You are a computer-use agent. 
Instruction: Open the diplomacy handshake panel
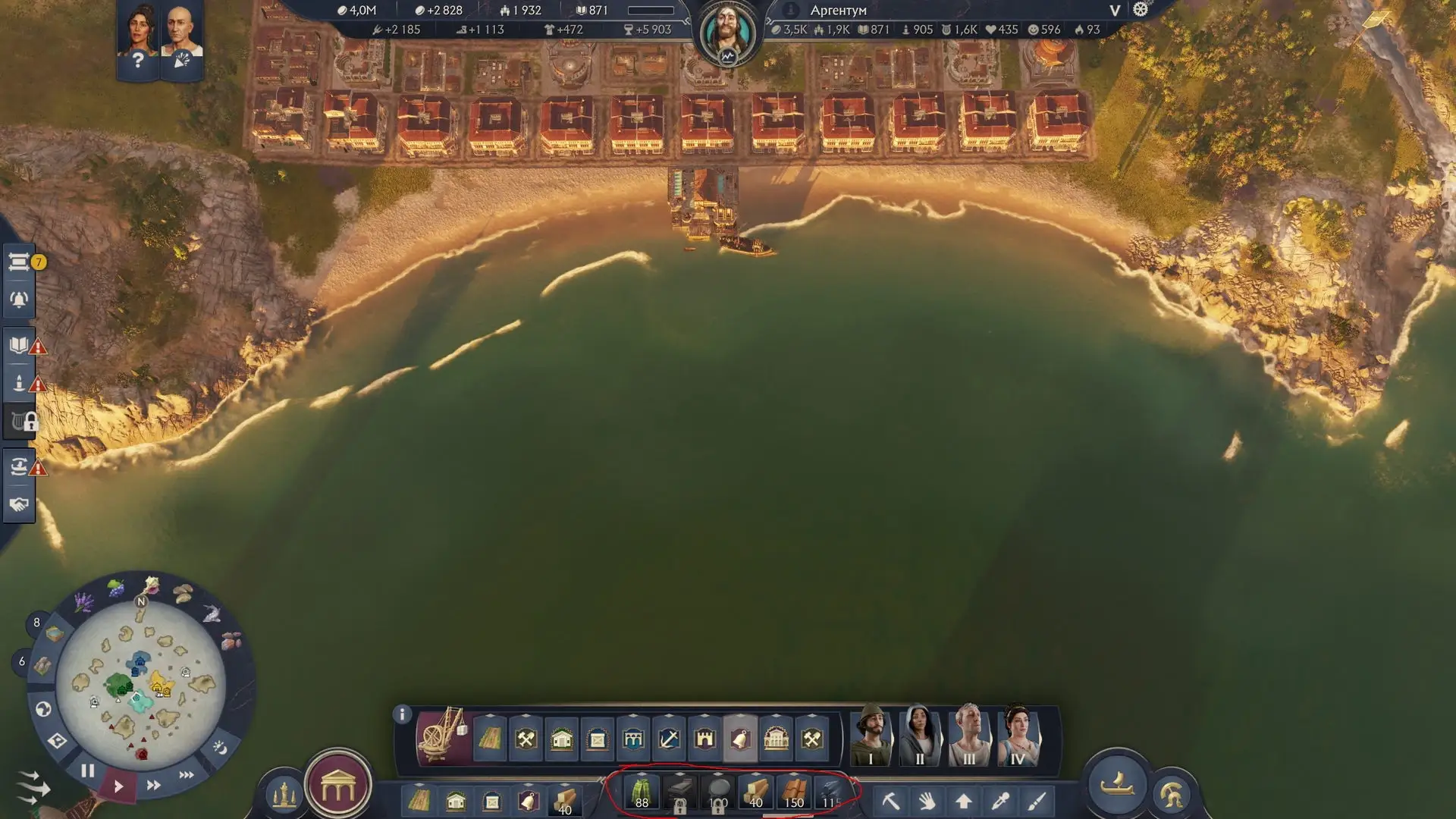click(19, 504)
